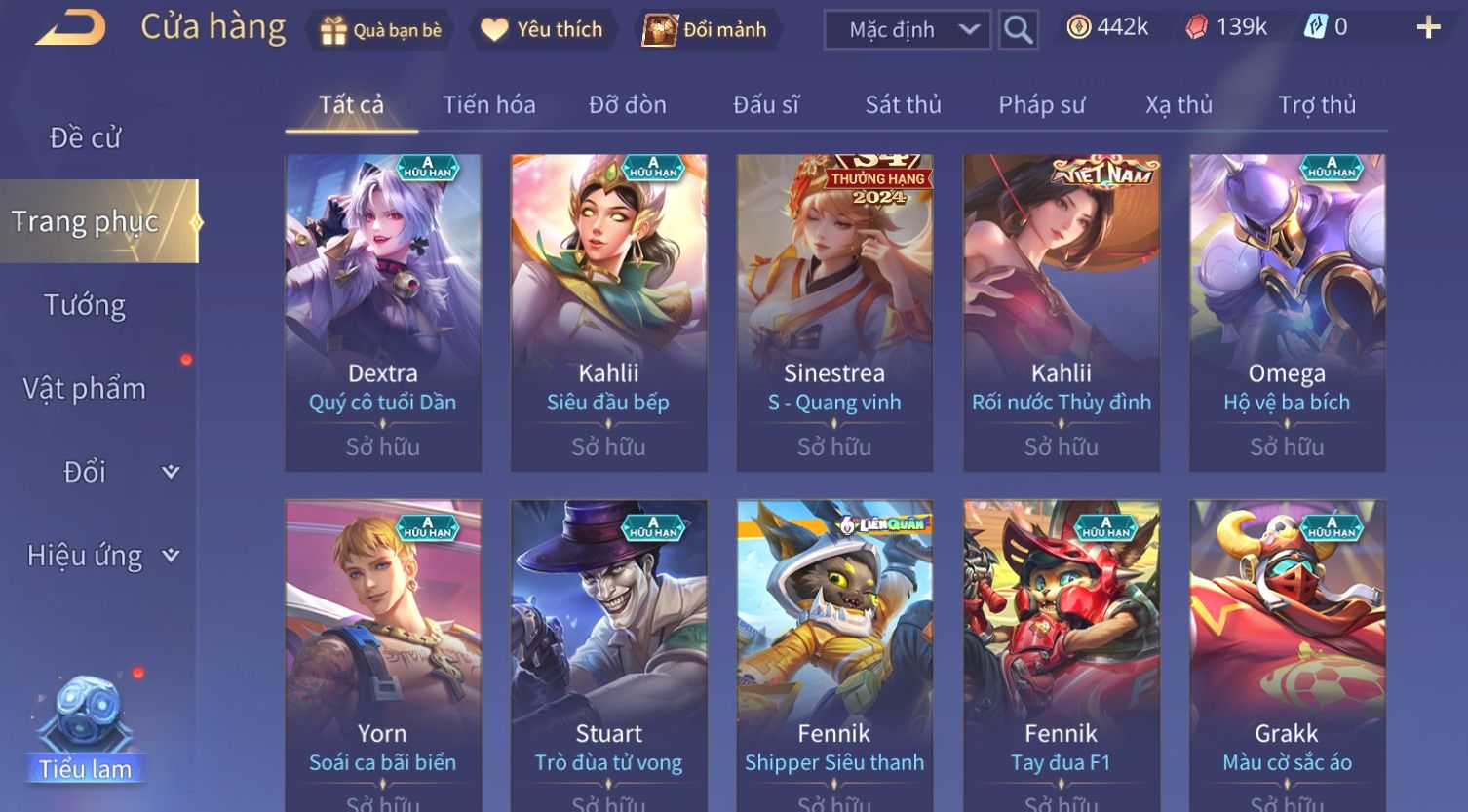Switch to the Tiến hóa tab
The width and height of the screenshot is (1468, 812).
pos(489,105)
